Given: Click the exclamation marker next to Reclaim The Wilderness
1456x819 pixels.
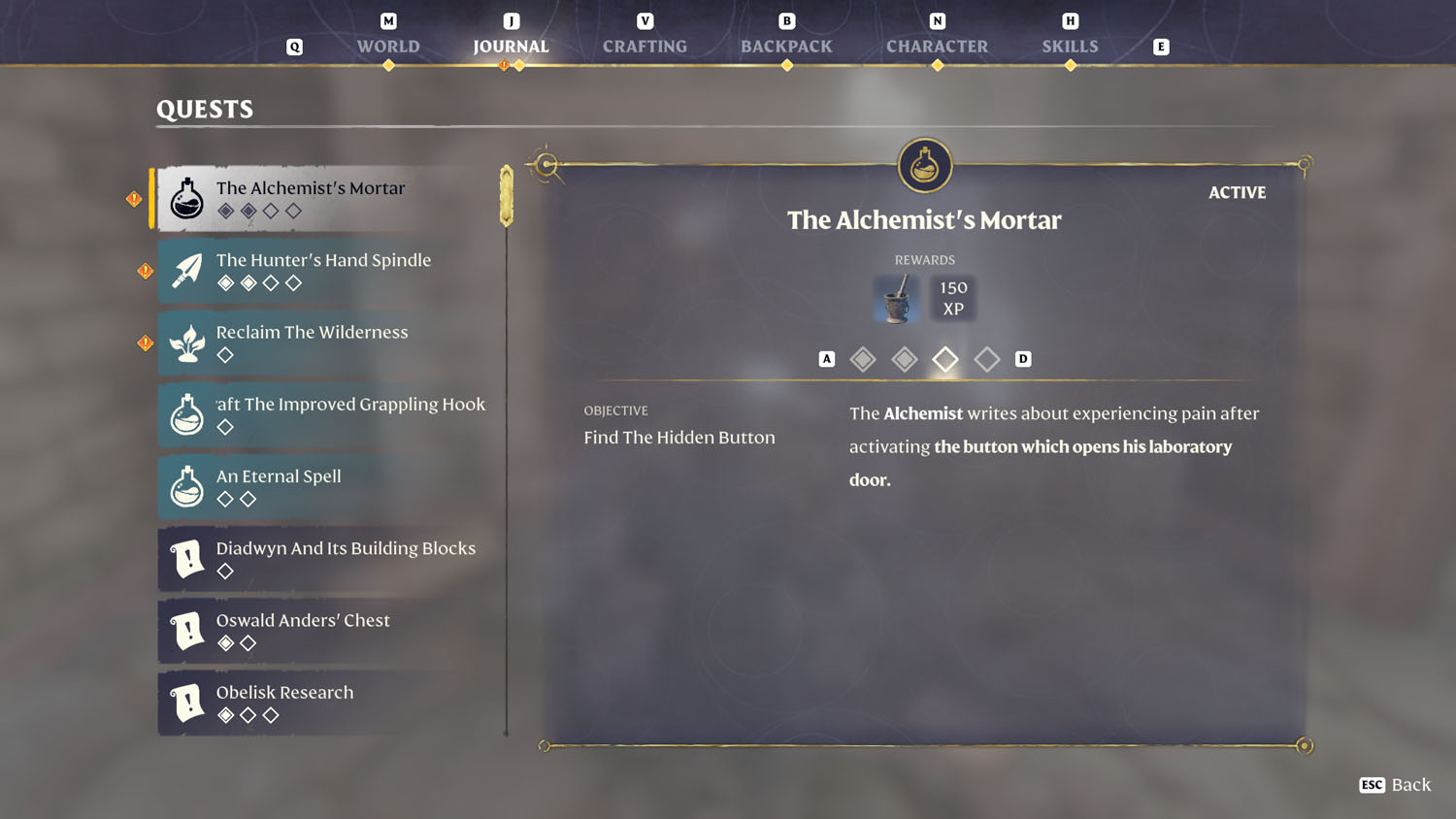Looking at the screenshot, I should tap(144, 343).
